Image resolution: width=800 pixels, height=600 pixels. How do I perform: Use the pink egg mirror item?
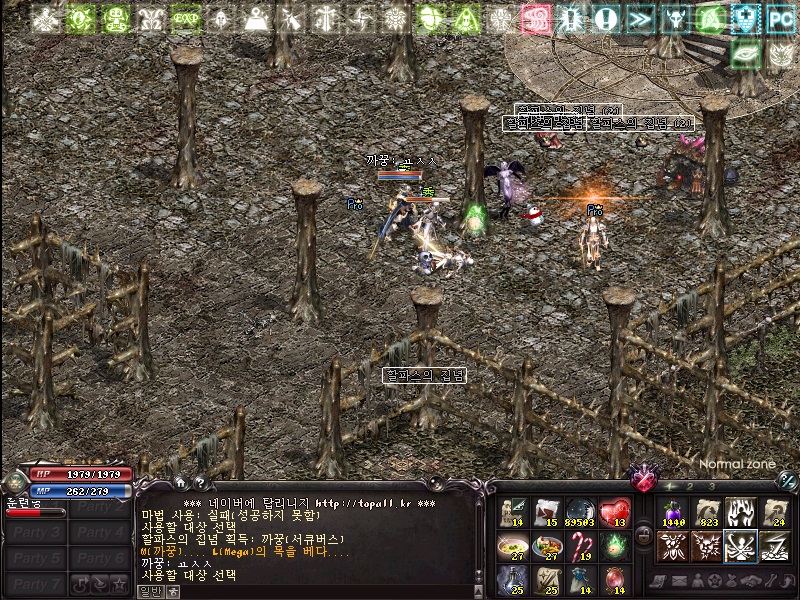coord(614,579)
